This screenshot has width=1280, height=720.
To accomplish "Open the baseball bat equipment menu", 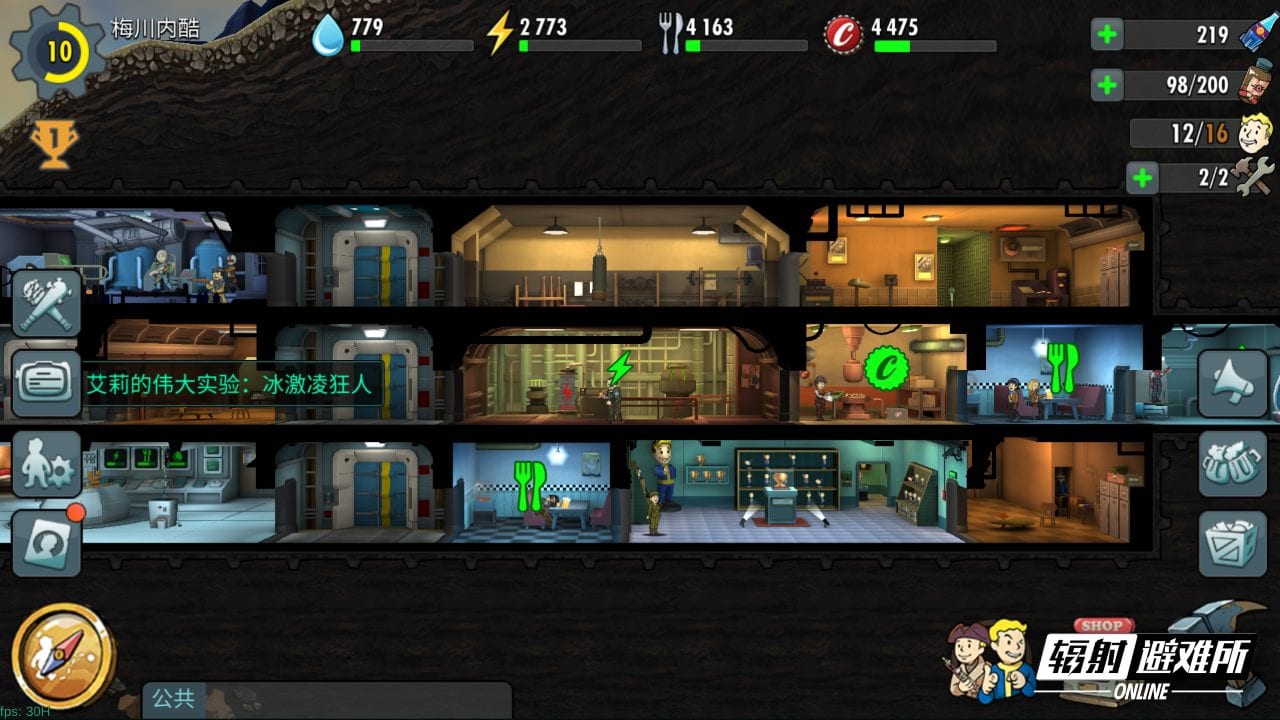I will (47, 302).
